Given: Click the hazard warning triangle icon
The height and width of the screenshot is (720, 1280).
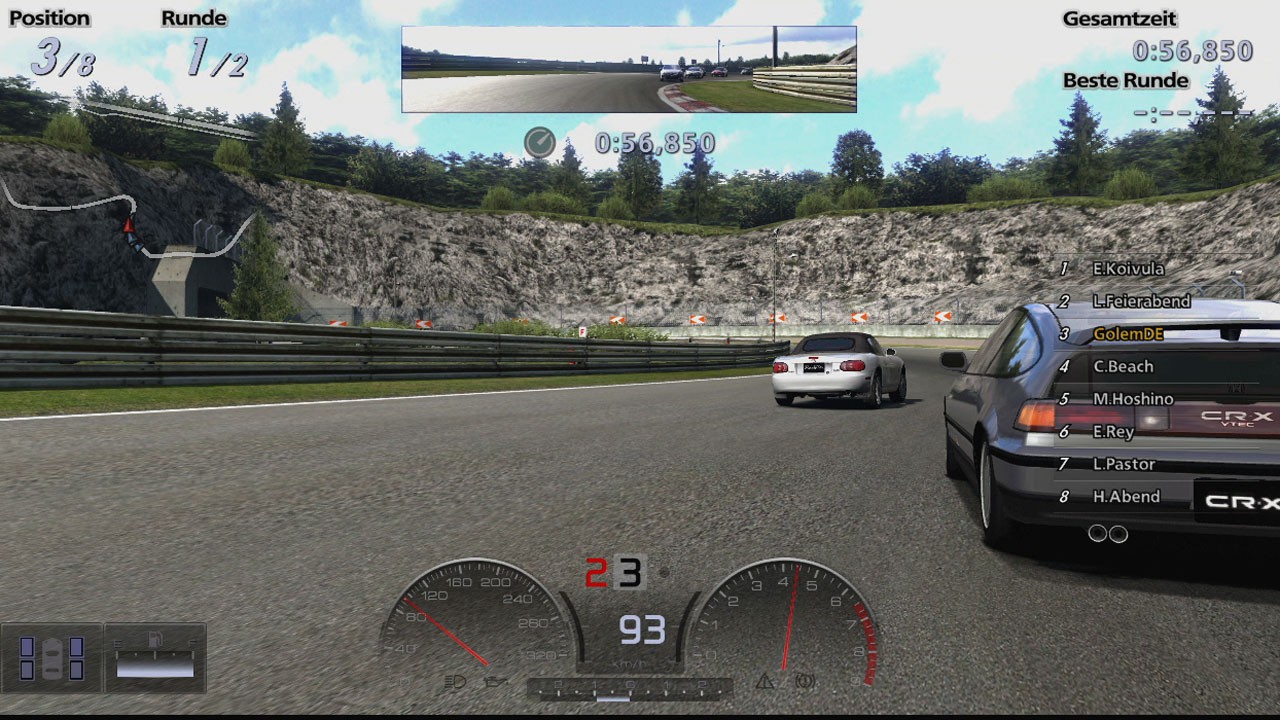Looking at the screenshot, I should pos(766,682).
